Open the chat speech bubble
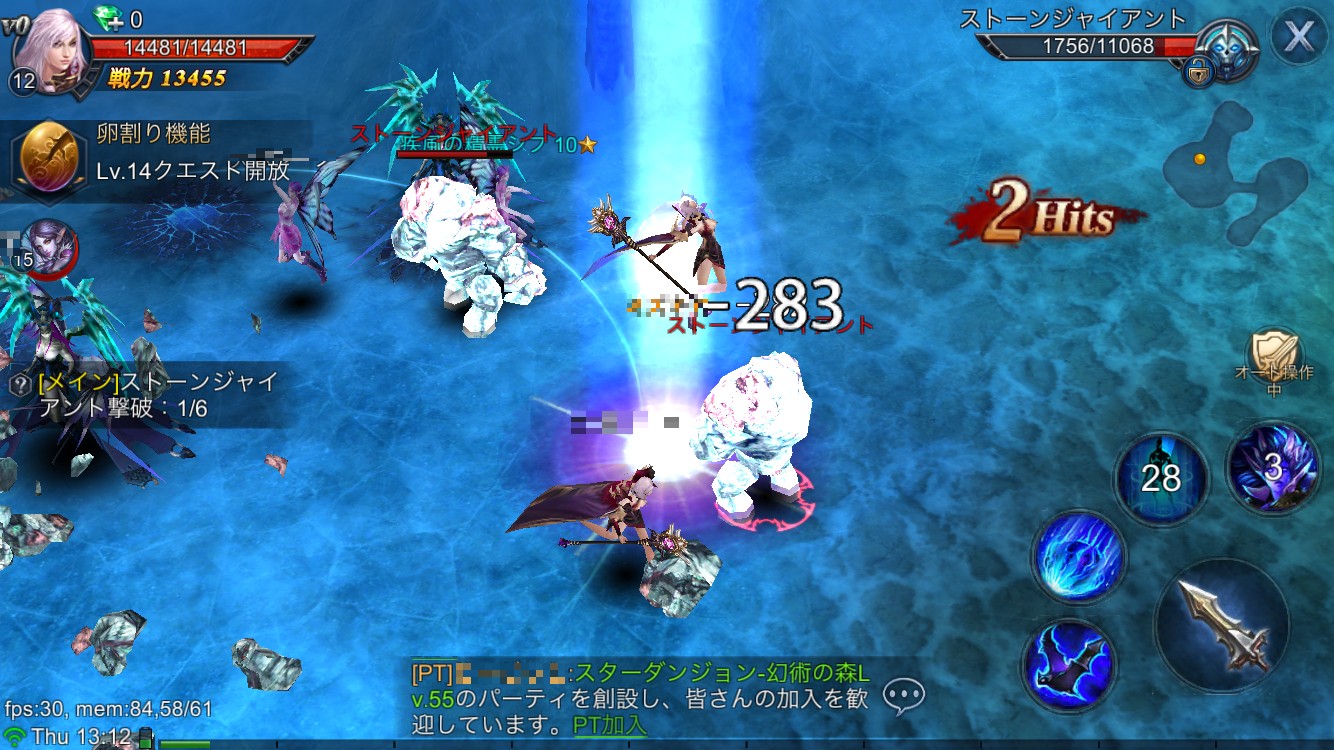 click(x=903, y=695)
